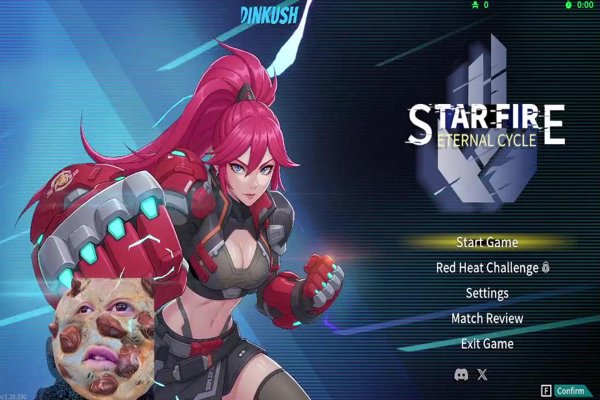
Task: Click Exit Game to quit
Action: point(487,344)
